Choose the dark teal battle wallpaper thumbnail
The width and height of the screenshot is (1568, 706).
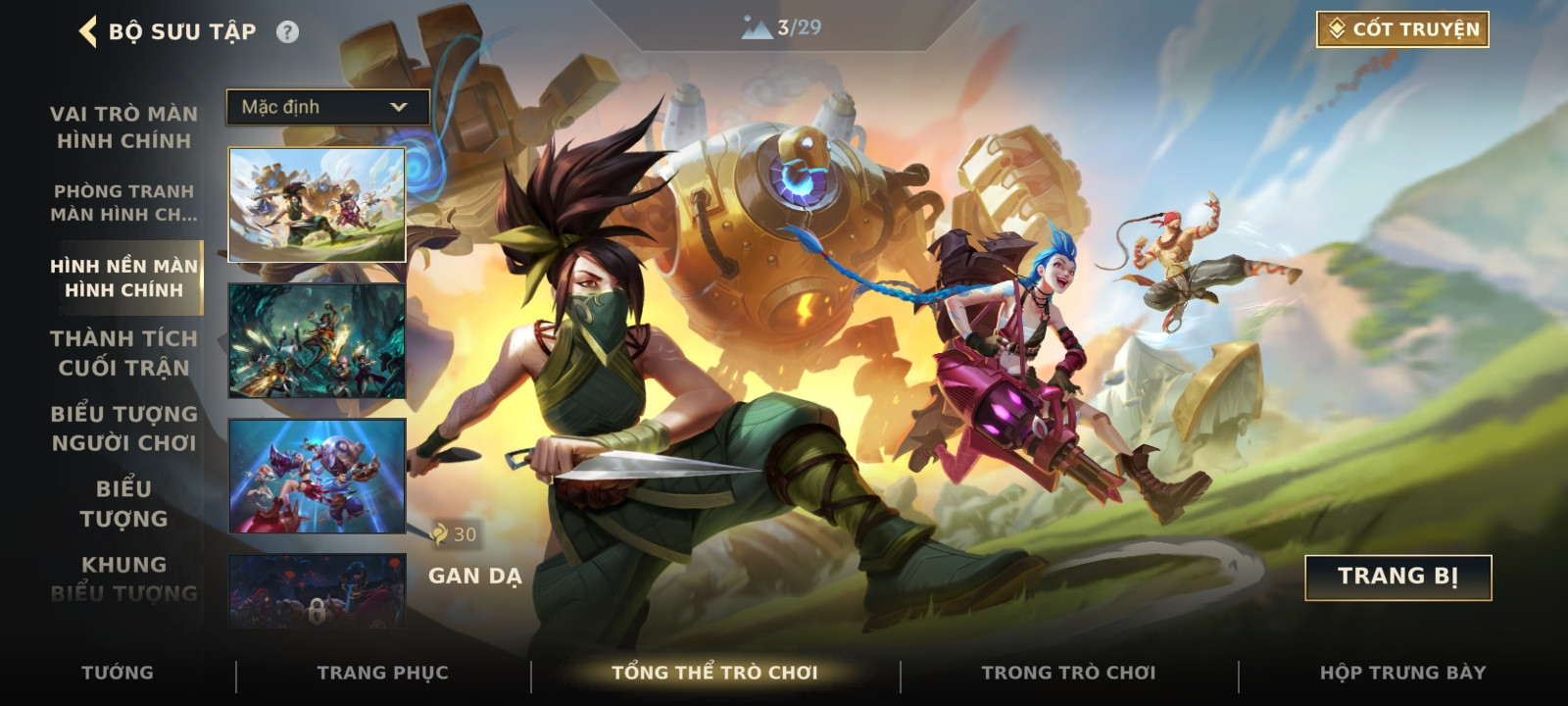pos(317,341)
